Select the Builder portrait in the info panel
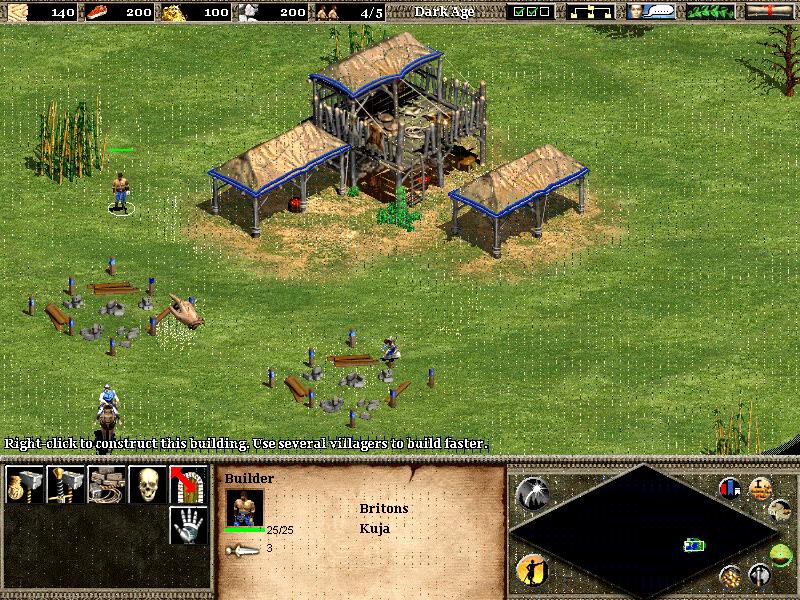 click(x=244, y=508)
